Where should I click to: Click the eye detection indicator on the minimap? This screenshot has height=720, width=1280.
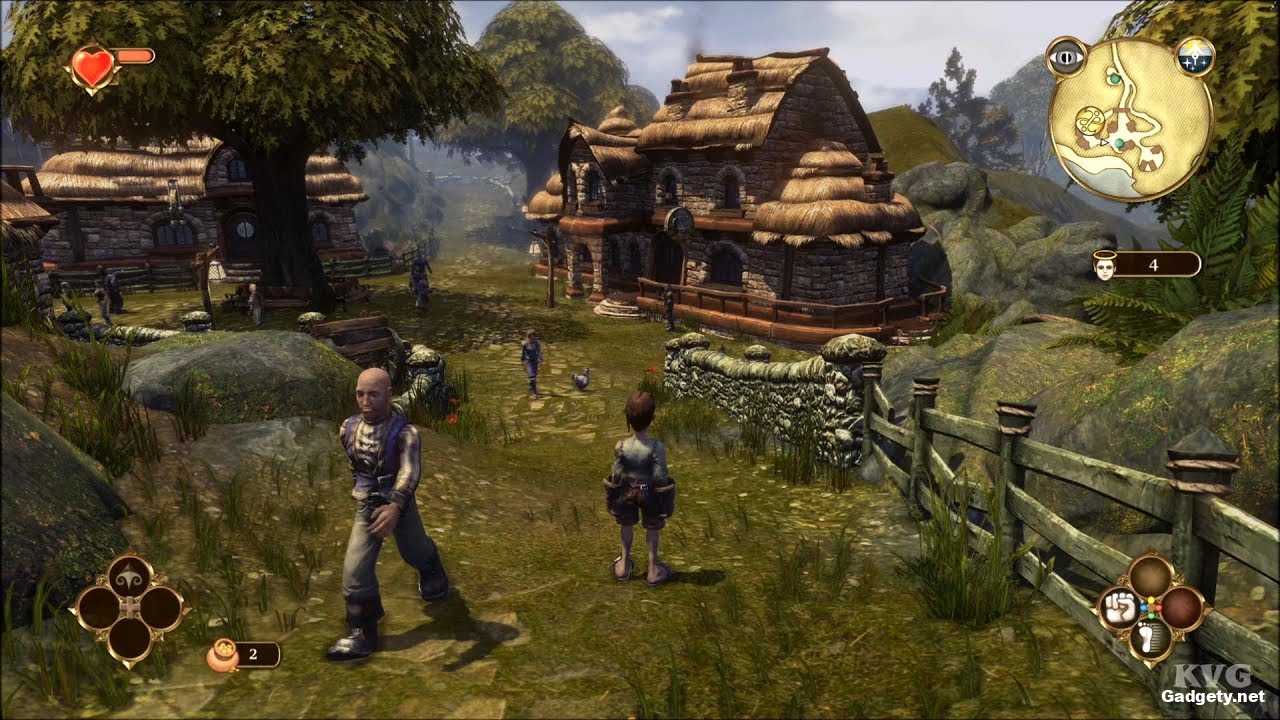tap(1067, 57)
